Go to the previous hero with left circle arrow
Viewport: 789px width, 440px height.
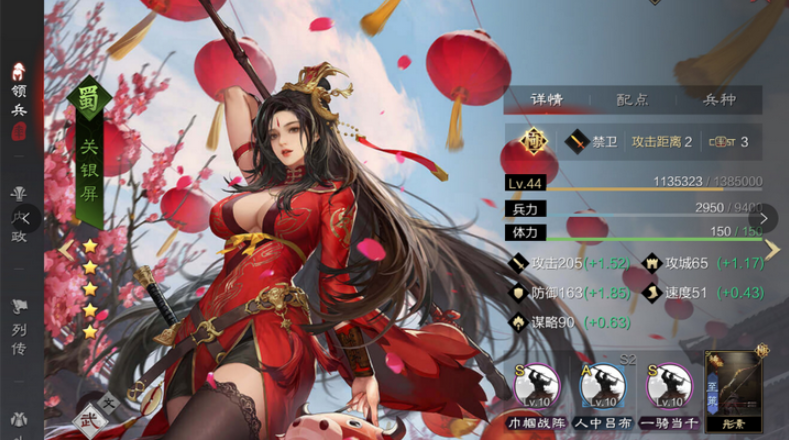coord(26,218)
